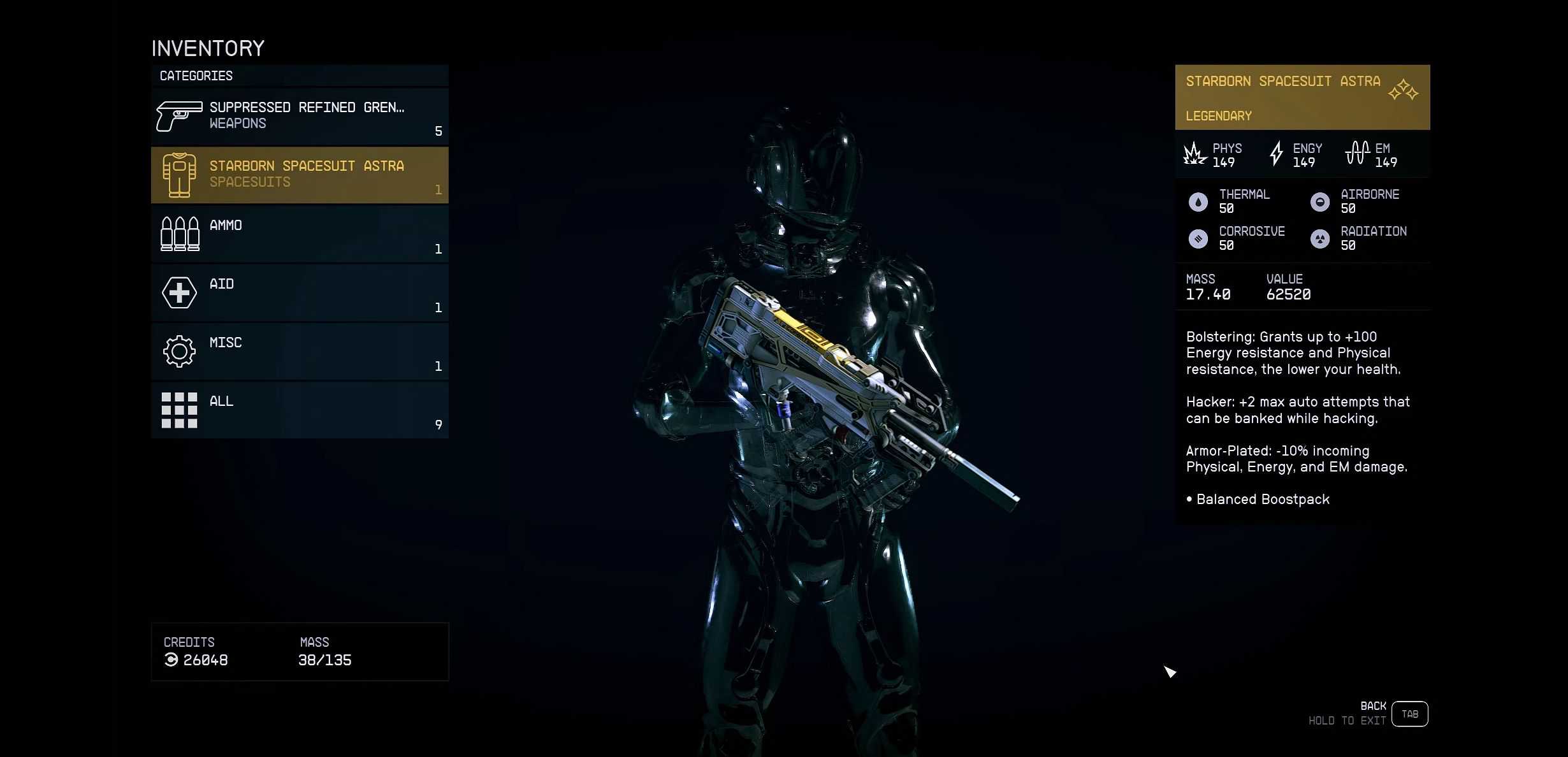
Task: Open the Weapons category
Action: (300, 116)
